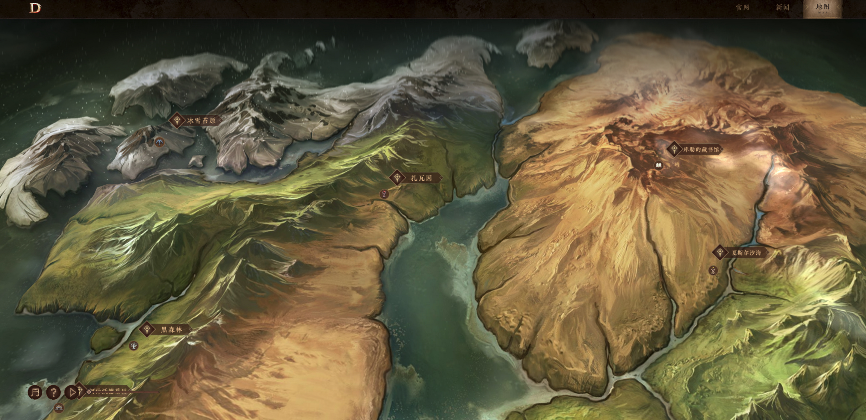Switch to the 新闻 tab
Screen dimensions: 866x420
point(783,7)
